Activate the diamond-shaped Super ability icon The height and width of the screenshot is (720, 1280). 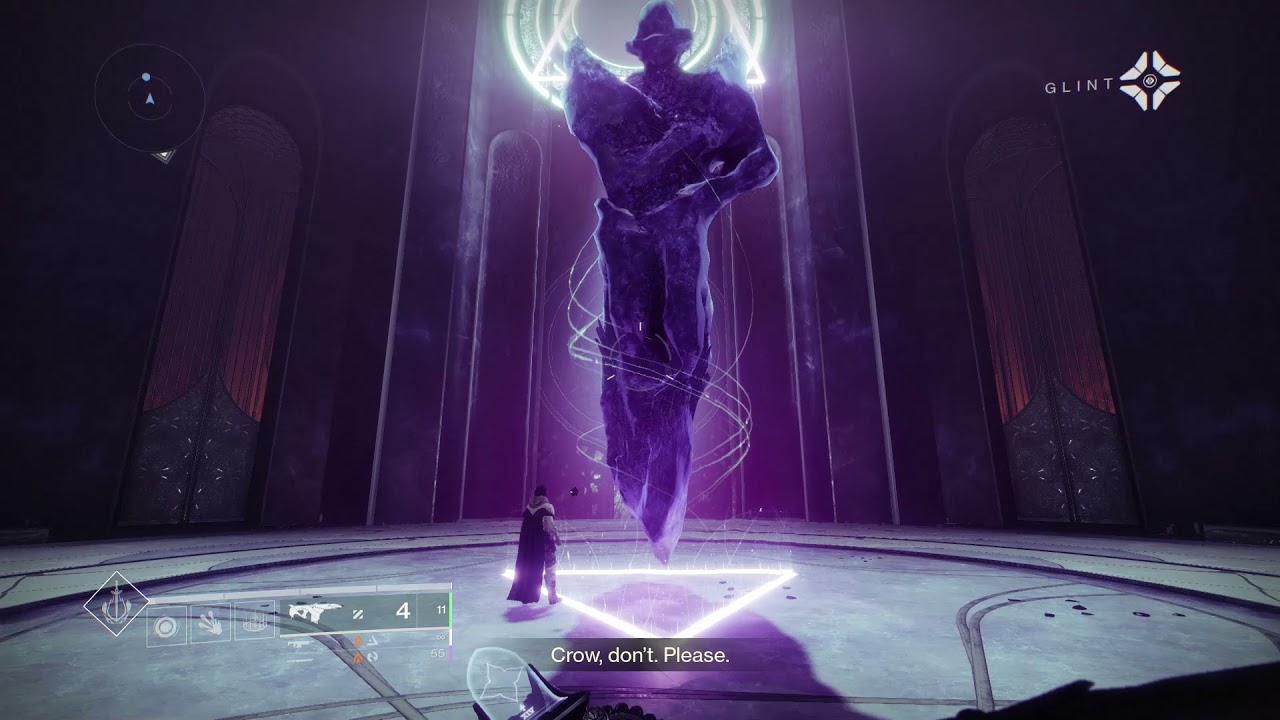[x=116, y=604]
